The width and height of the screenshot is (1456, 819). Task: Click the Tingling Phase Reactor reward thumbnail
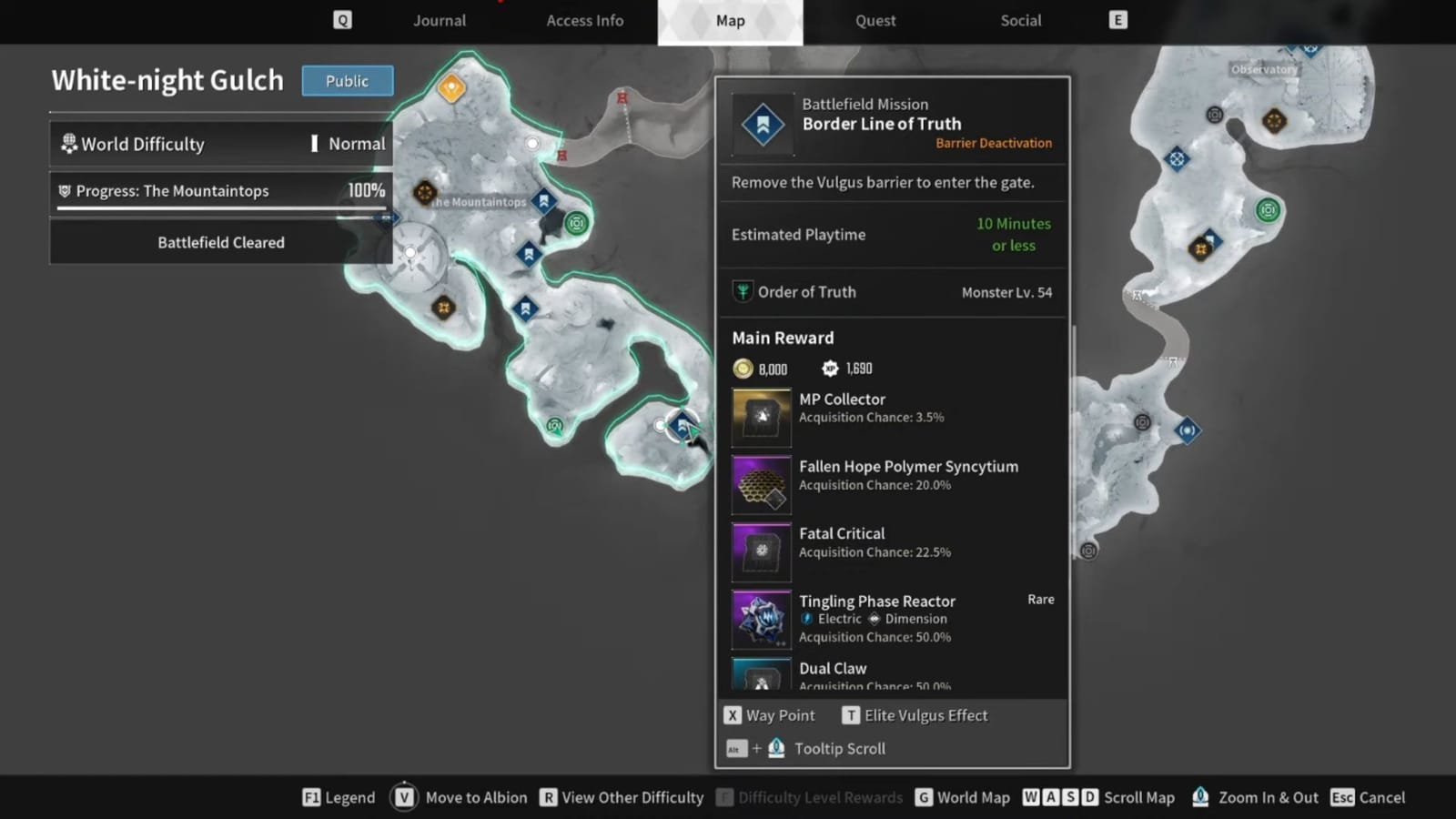pos(761,619)
